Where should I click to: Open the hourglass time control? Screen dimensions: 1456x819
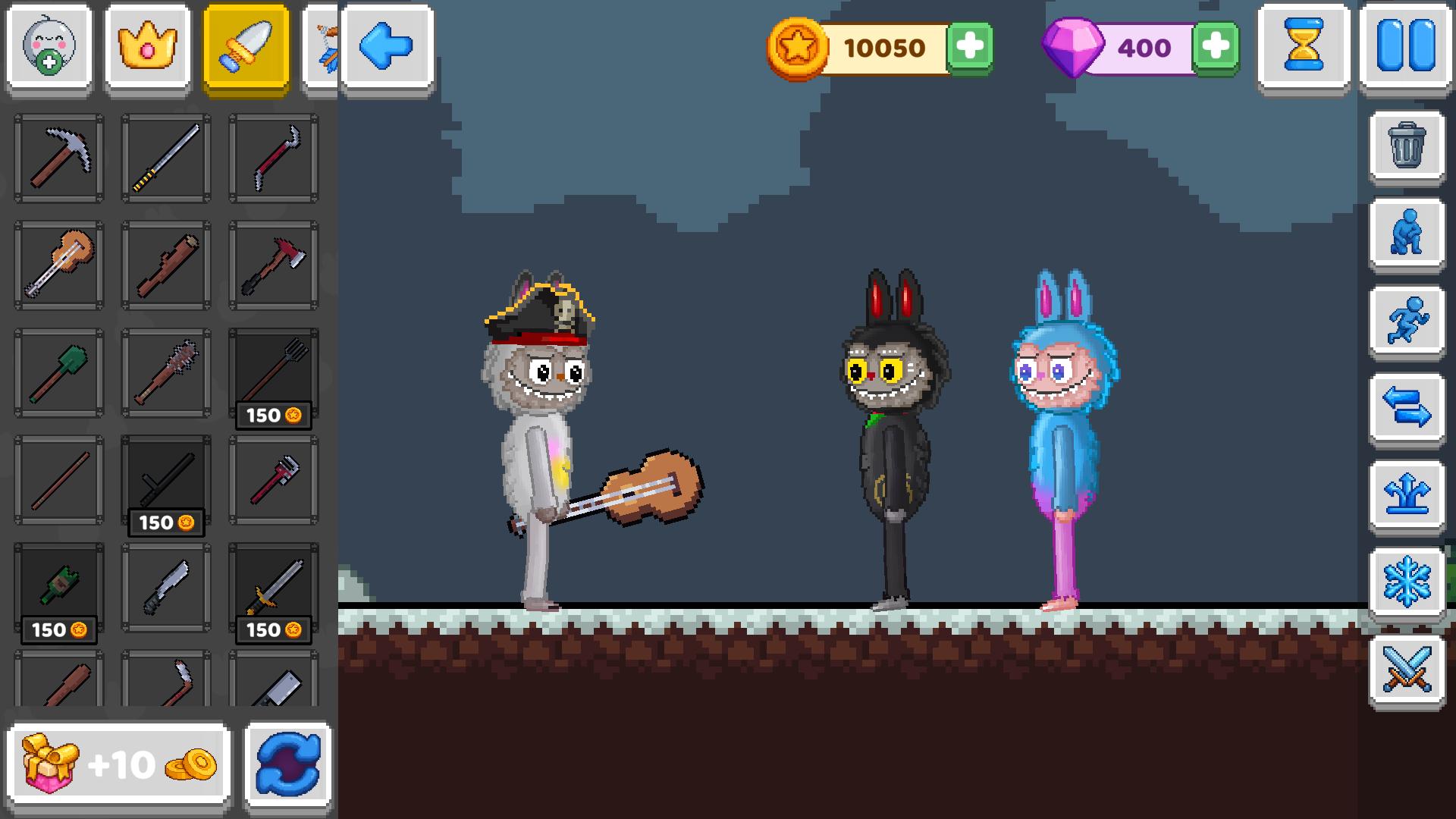tap(1304, 47)
